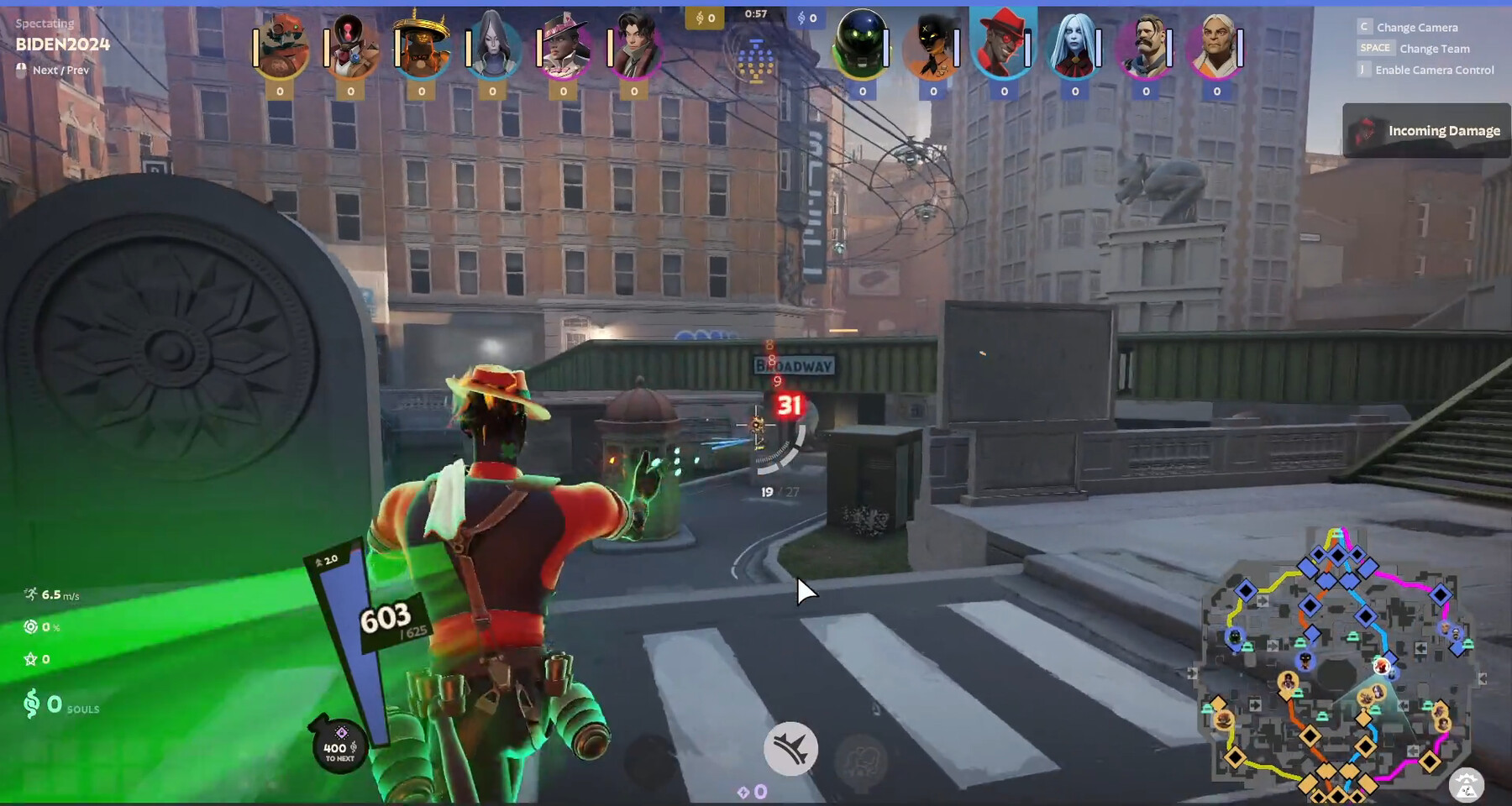Select the orange robot hero portrait
The height and width of the screenshot is (806, 1512).
pos(280,46)
